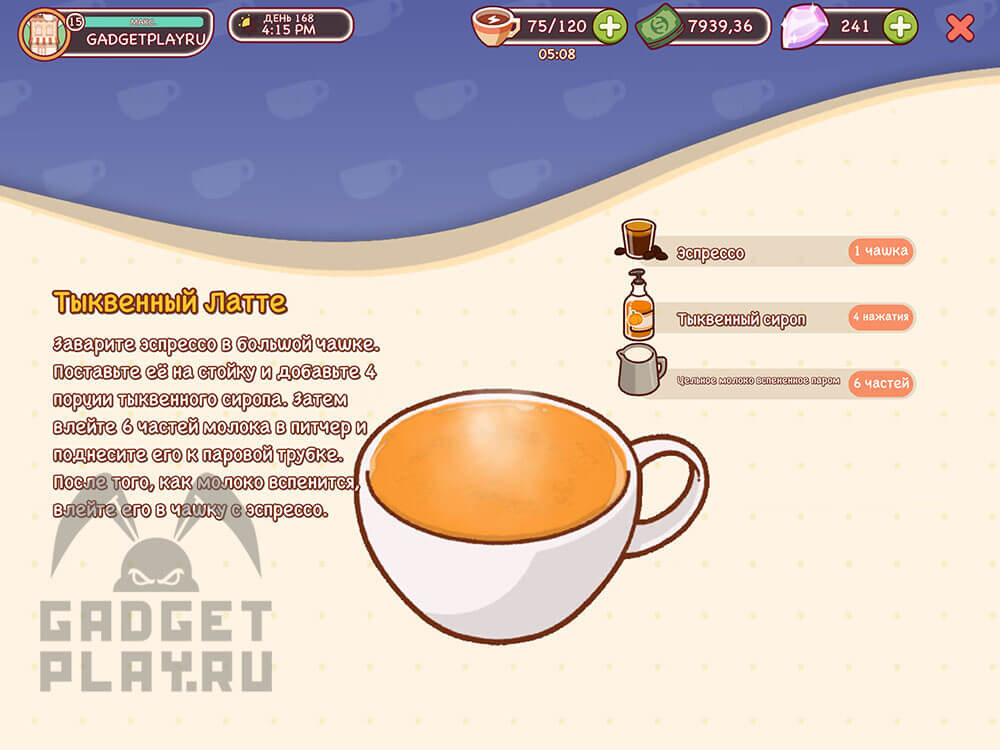Choose the steamed whole milk ingredient row
Screen dimensions: 1000x750
coord(765,383)
